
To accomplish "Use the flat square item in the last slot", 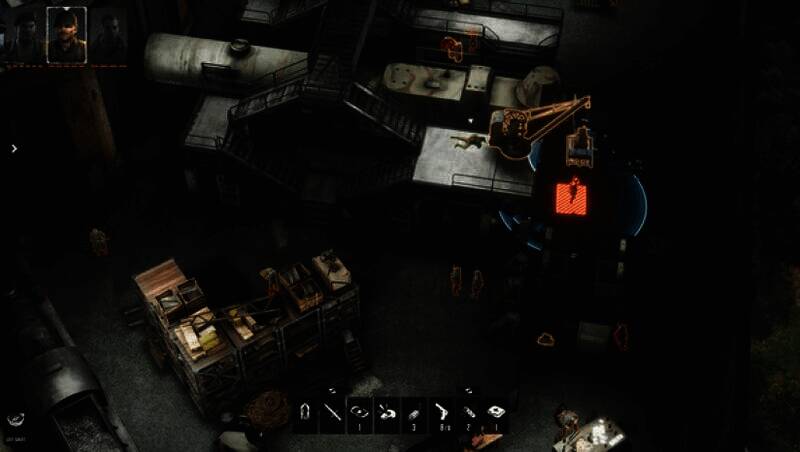I will 494,411.
